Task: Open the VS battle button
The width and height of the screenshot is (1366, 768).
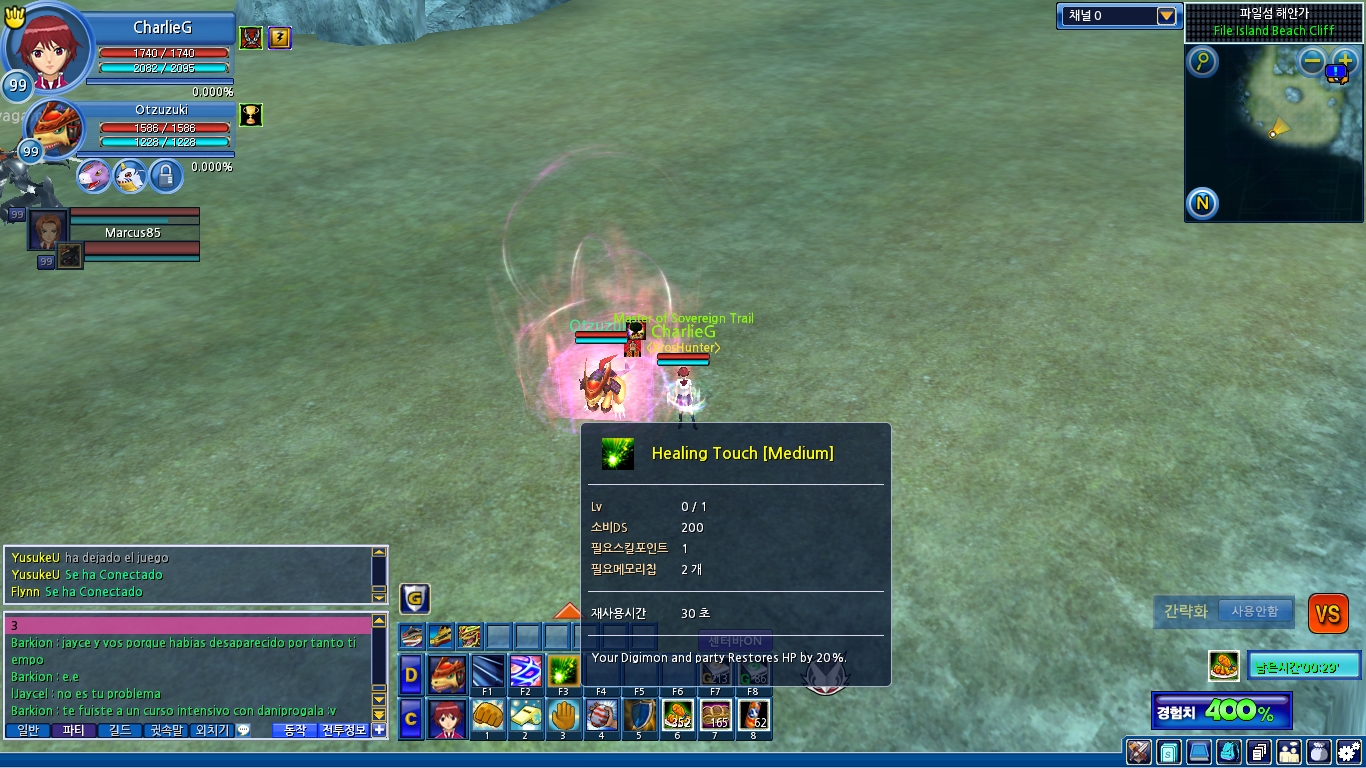Action: coord(1327,613)
